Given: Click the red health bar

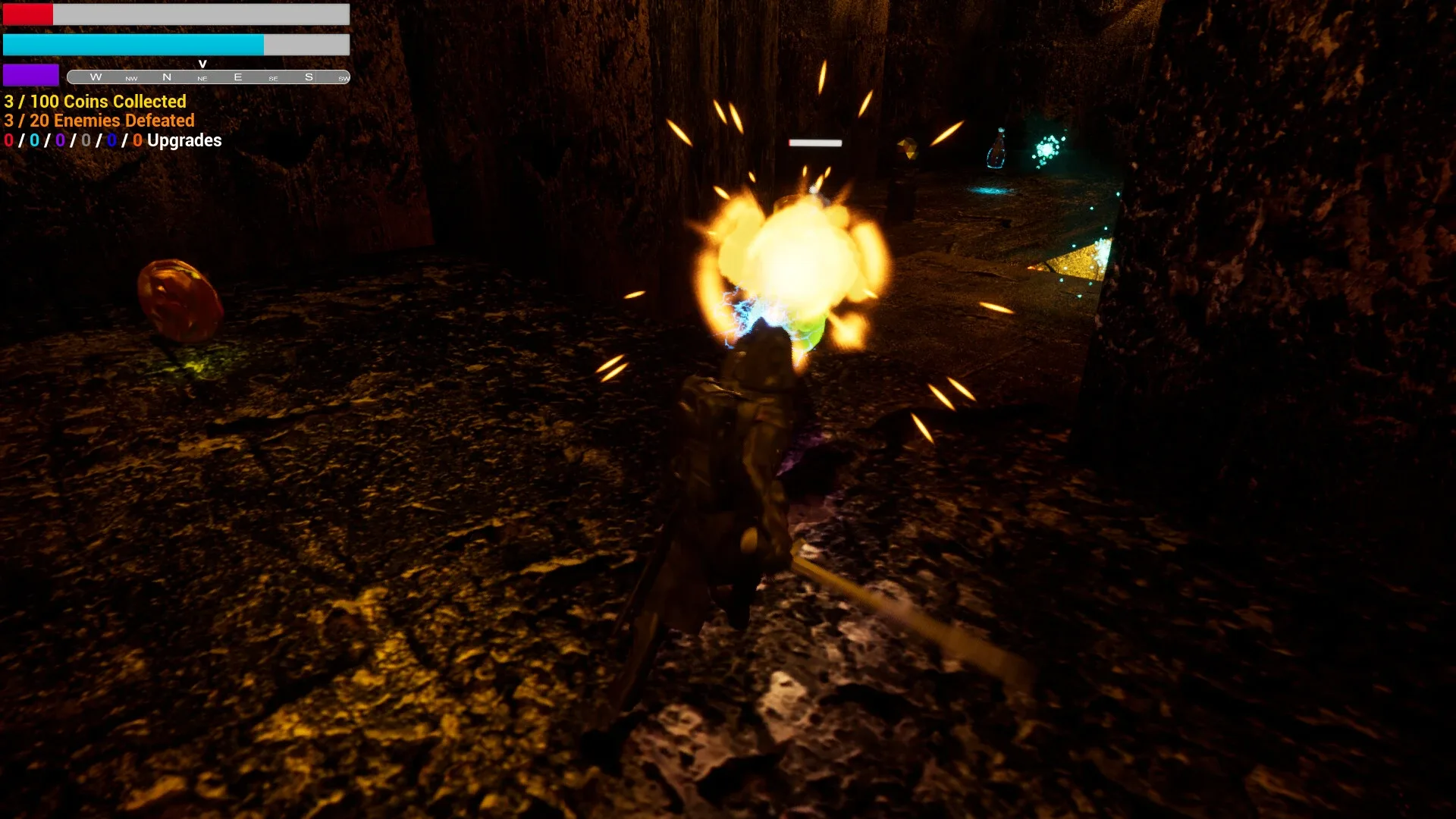Looking at the screenshot, I should [x=29, y=14].
